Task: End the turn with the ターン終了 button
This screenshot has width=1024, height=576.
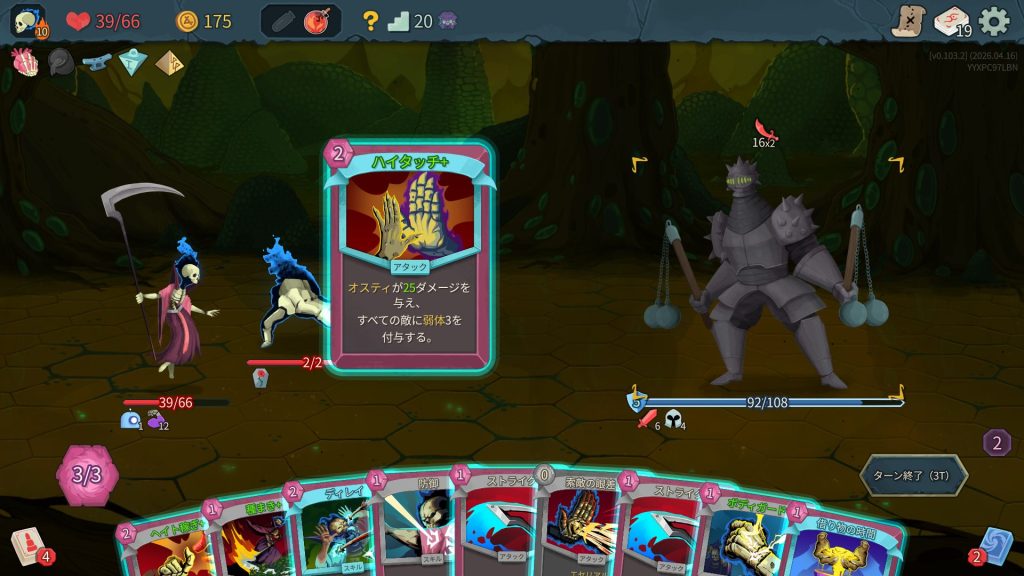Action: 913,476
